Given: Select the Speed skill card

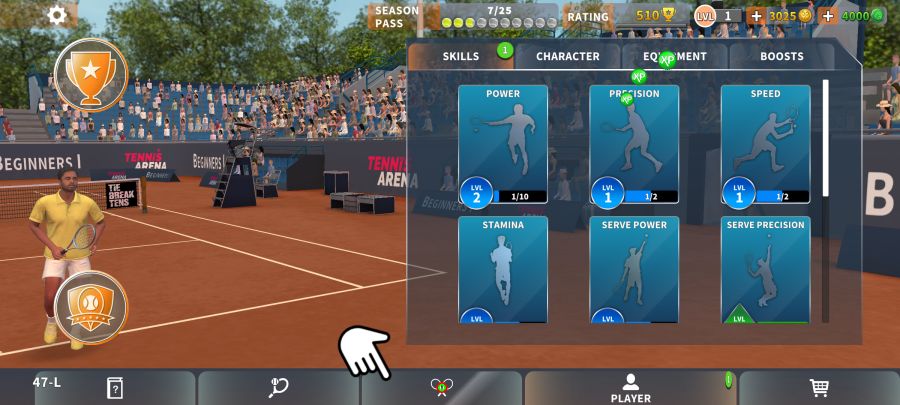Looking at the screenshot, I should [x=765, y=145].
